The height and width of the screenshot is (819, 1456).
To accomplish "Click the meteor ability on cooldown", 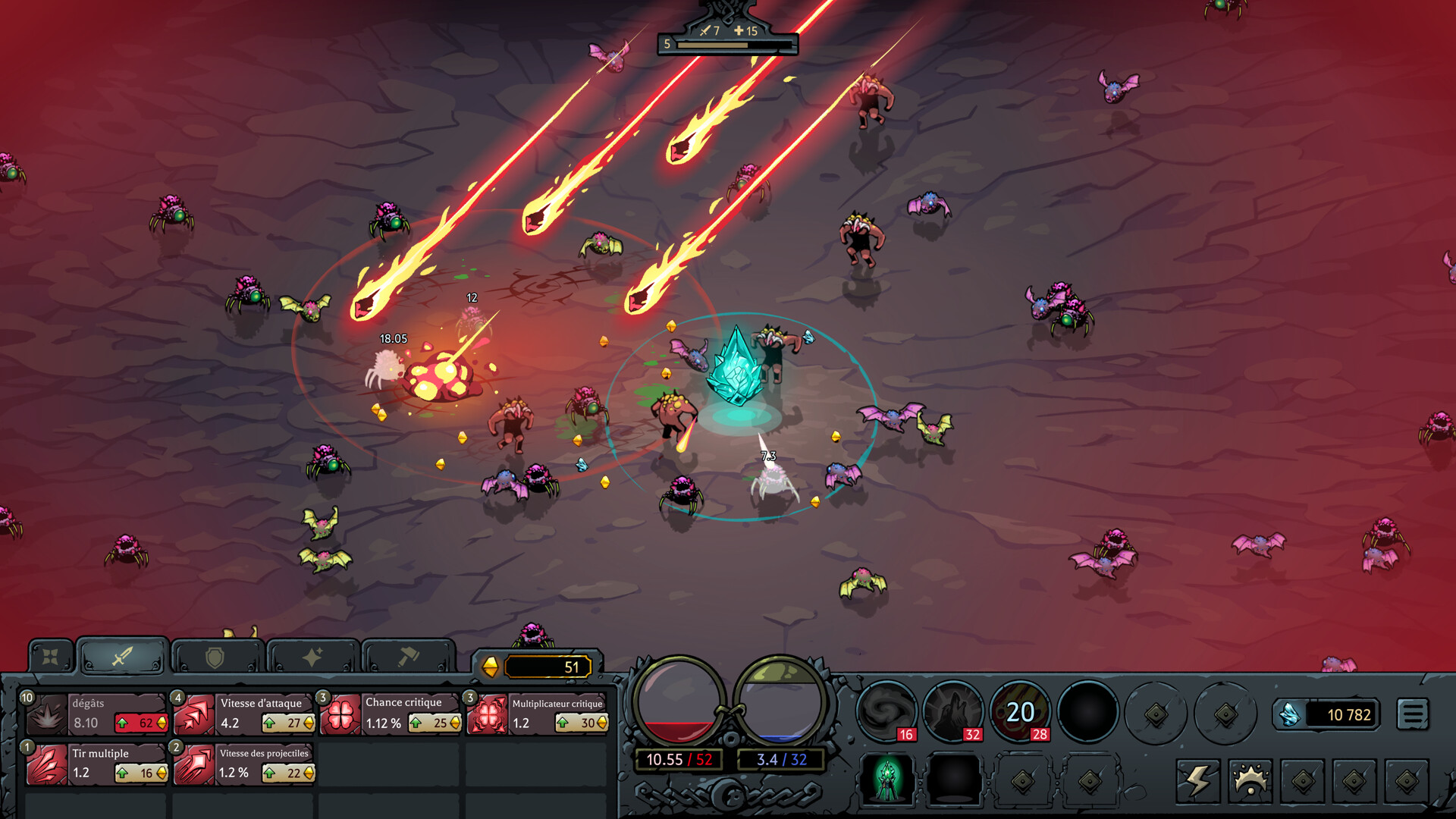I will tap(1020, 711).
